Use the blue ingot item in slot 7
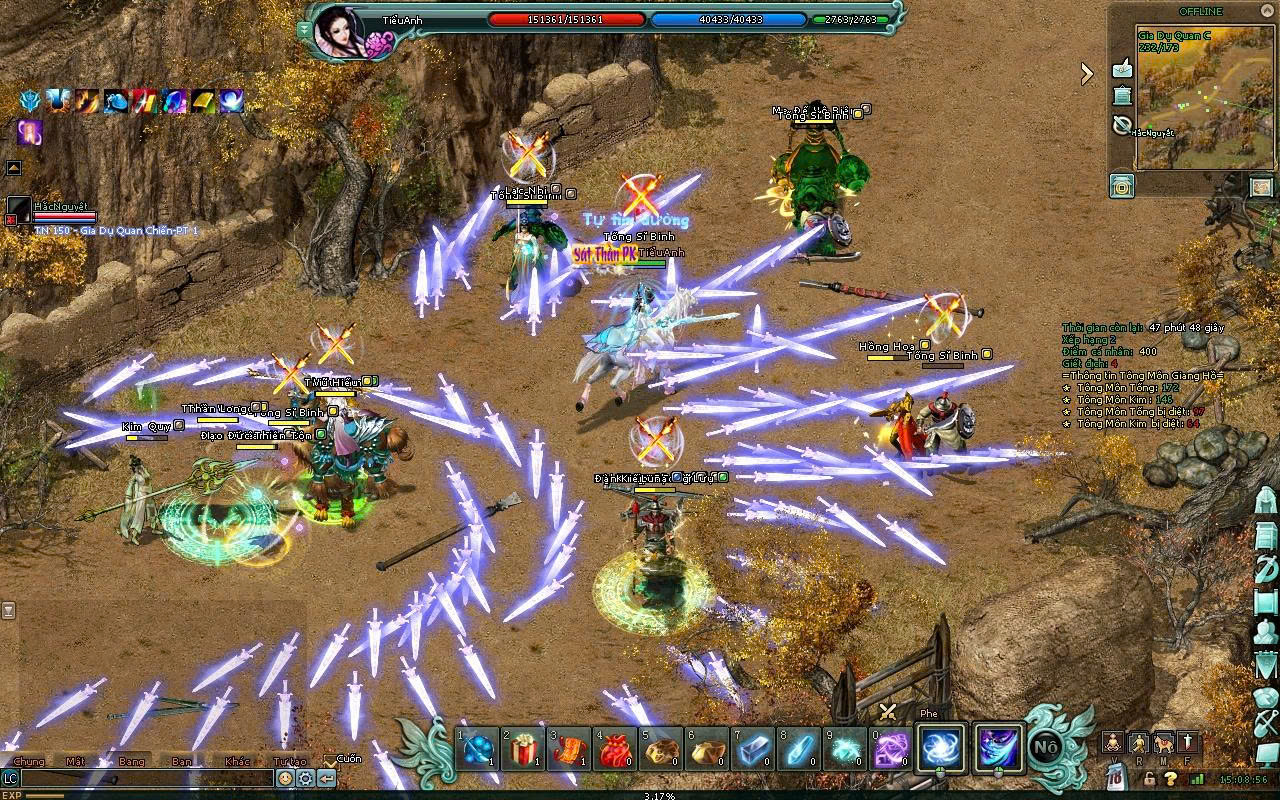Viewport: 1280px width, 800px height. point(750,750)
